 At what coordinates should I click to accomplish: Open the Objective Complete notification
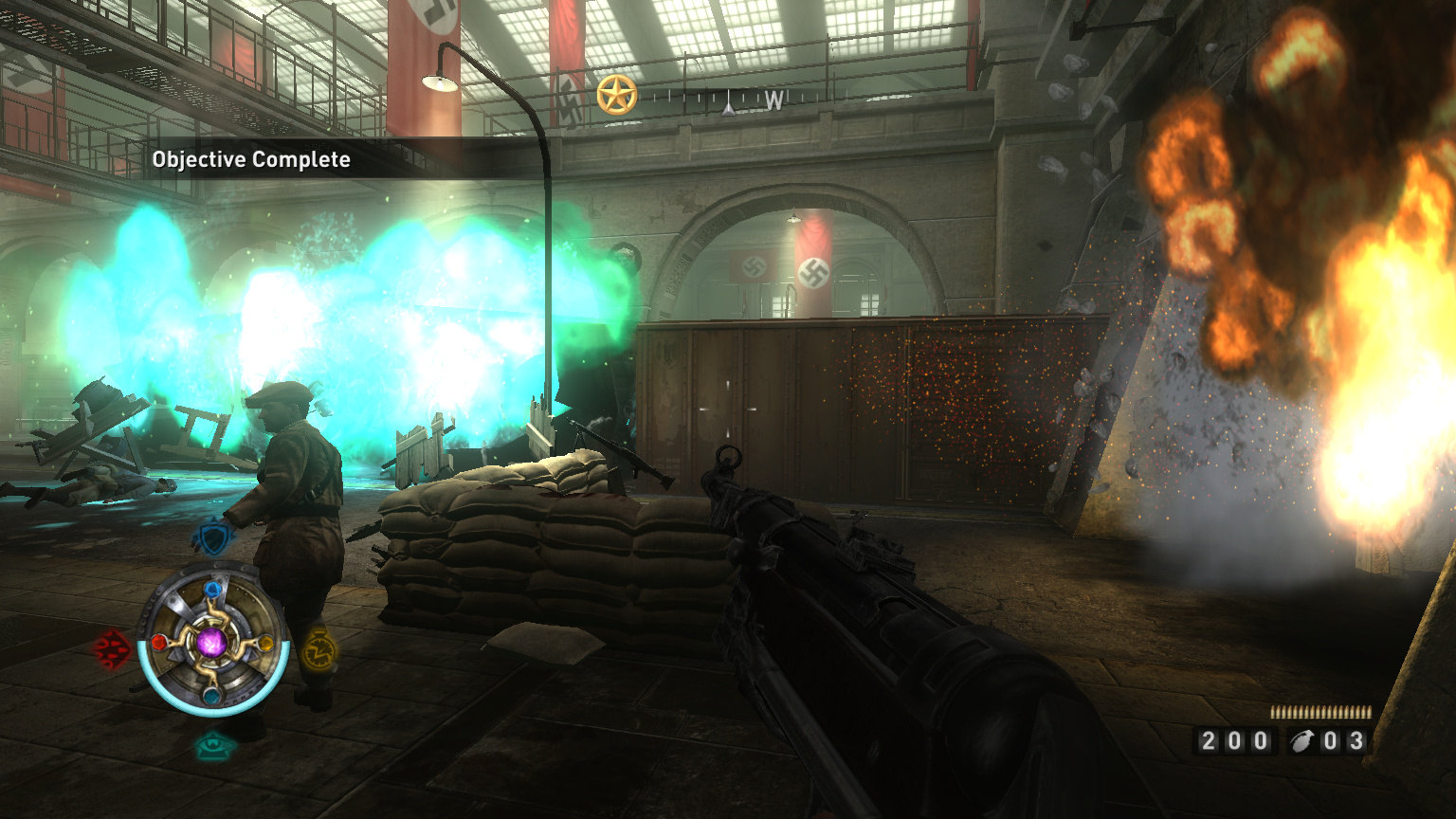(251, 159)
